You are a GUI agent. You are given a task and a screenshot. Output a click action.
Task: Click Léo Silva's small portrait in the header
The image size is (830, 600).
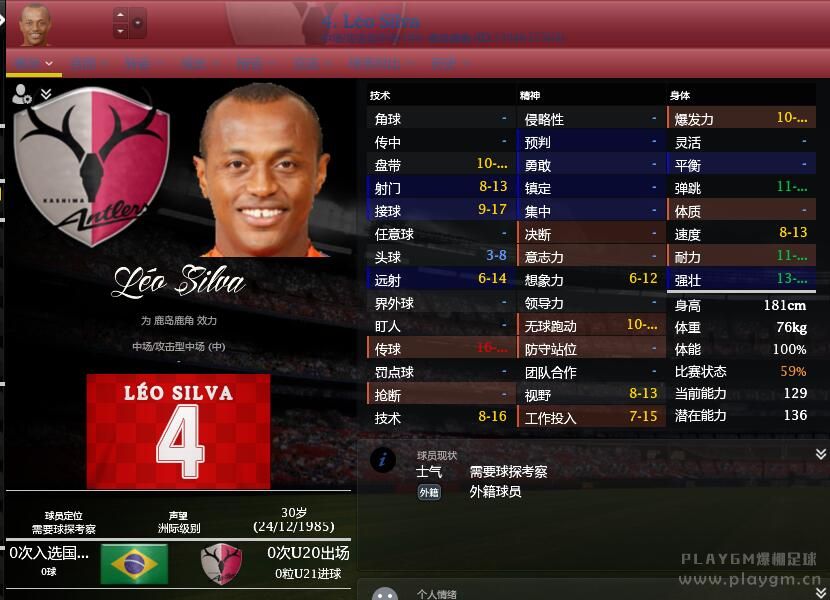[35, 25]
